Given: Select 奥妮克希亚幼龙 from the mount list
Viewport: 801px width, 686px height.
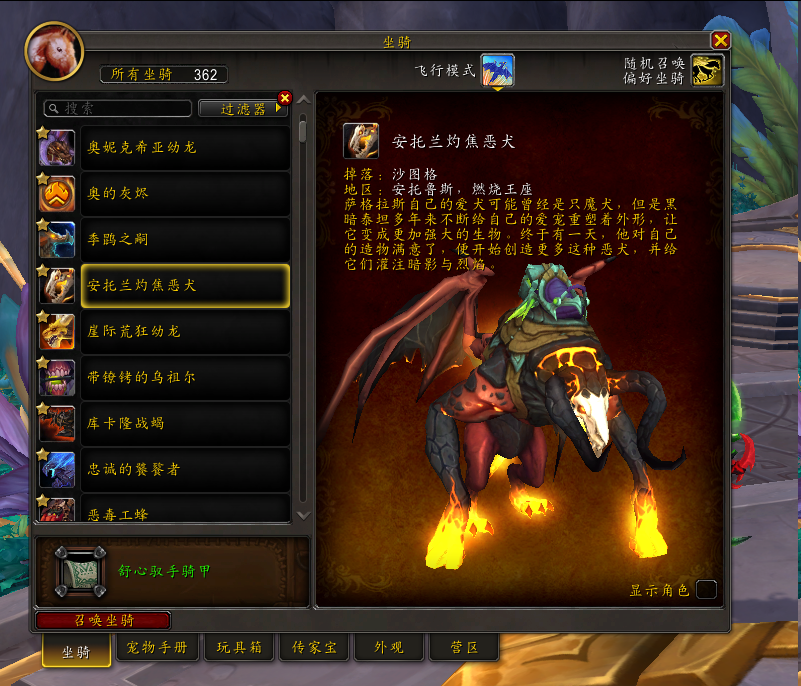Looking at the screenshot, I should (165, 147).
